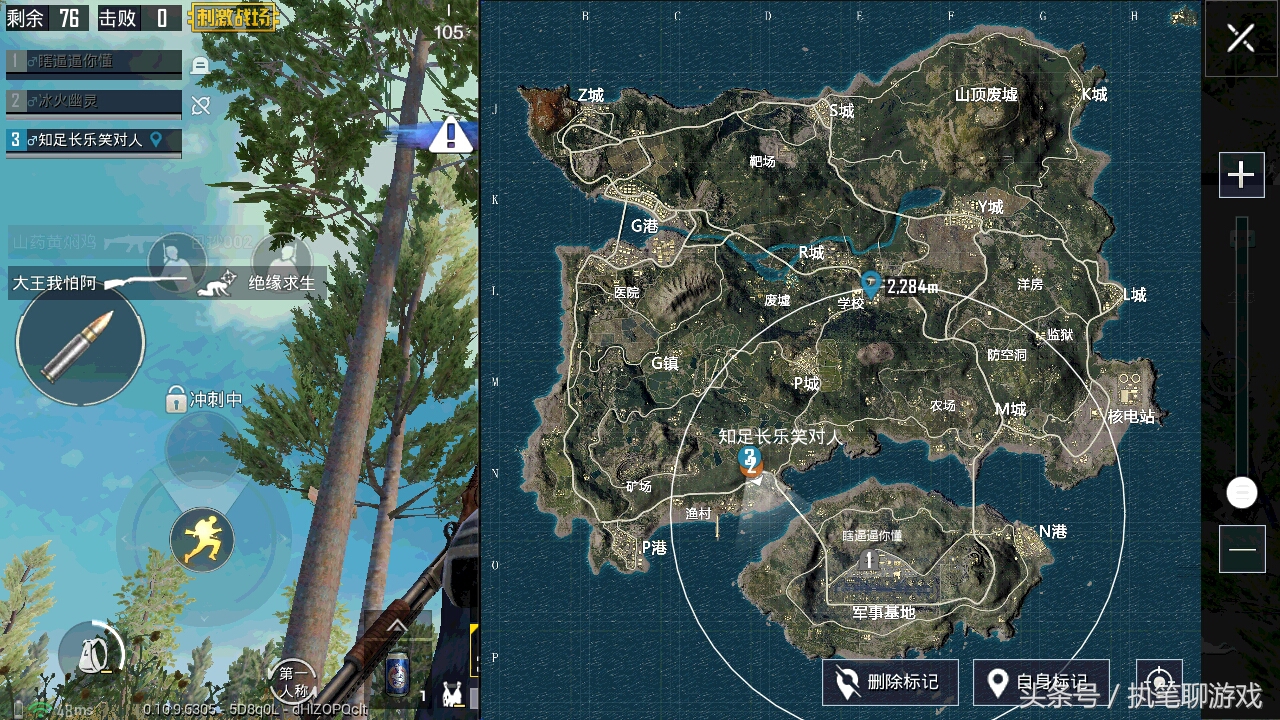
Task: Zoom out the map with the minus button
Action: 1241,549
